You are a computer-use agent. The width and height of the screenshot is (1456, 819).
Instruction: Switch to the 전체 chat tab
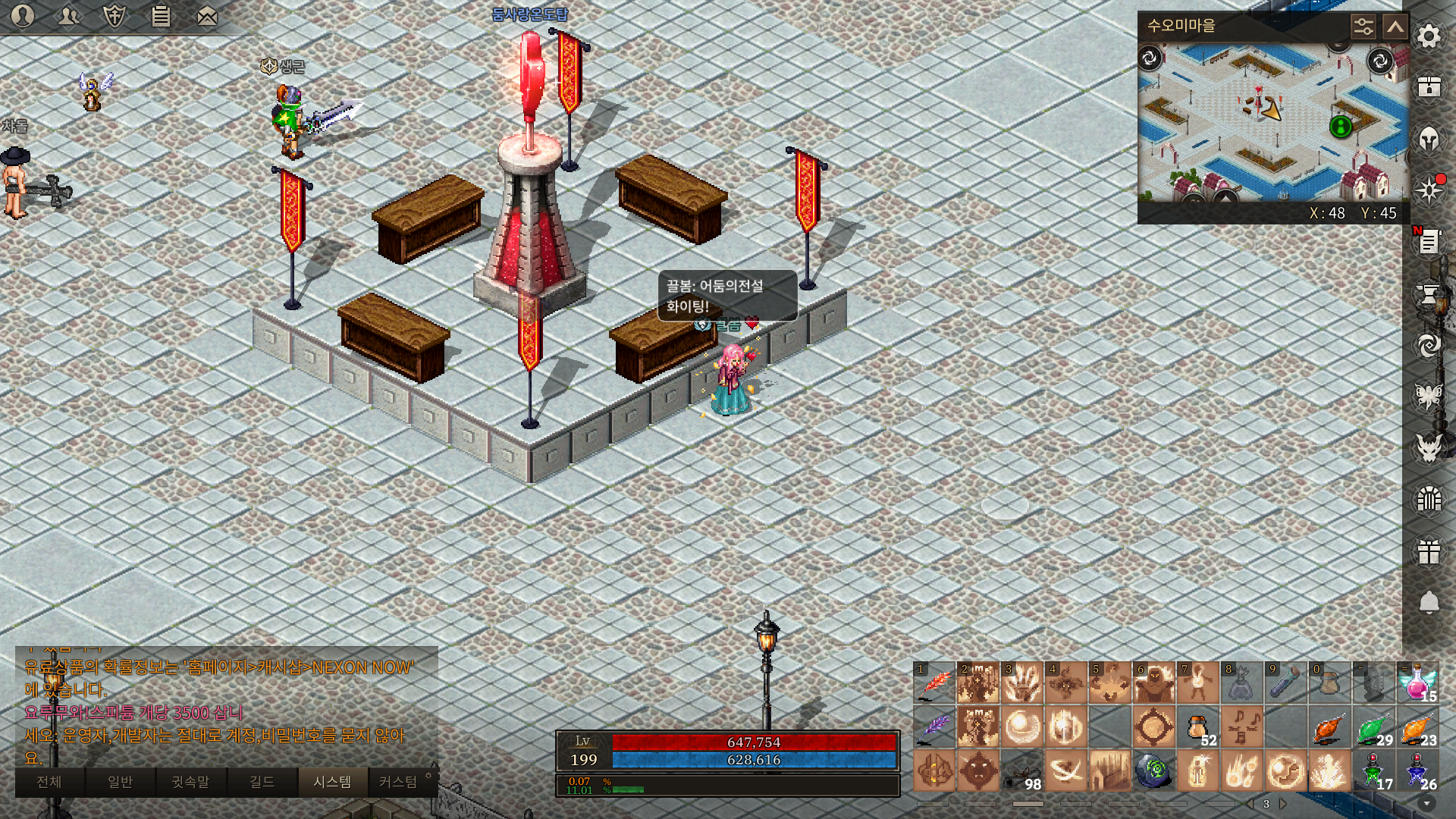click(x=49, y=782)
